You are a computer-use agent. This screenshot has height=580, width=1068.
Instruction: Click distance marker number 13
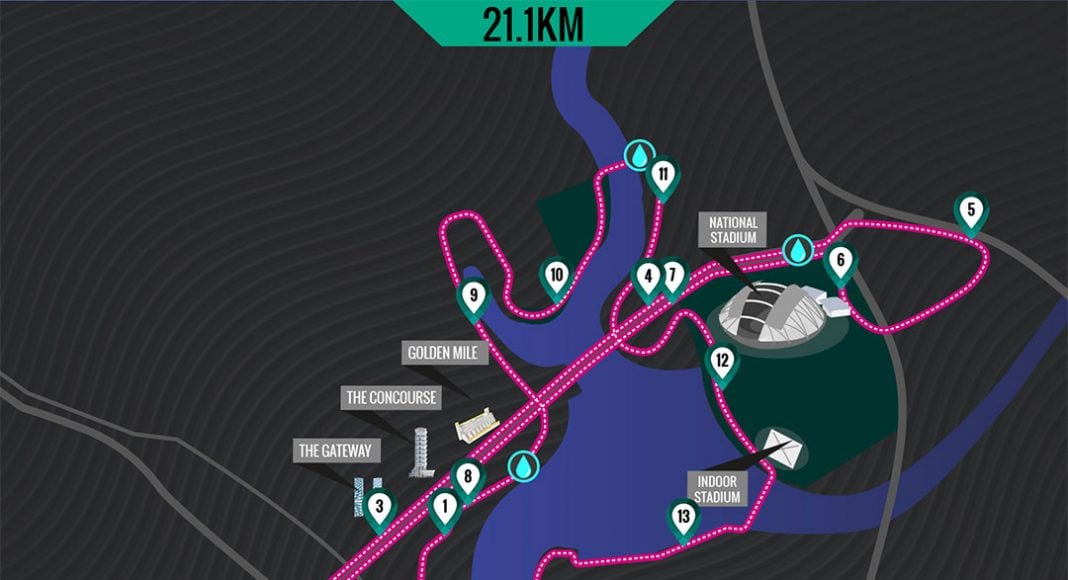684,518
